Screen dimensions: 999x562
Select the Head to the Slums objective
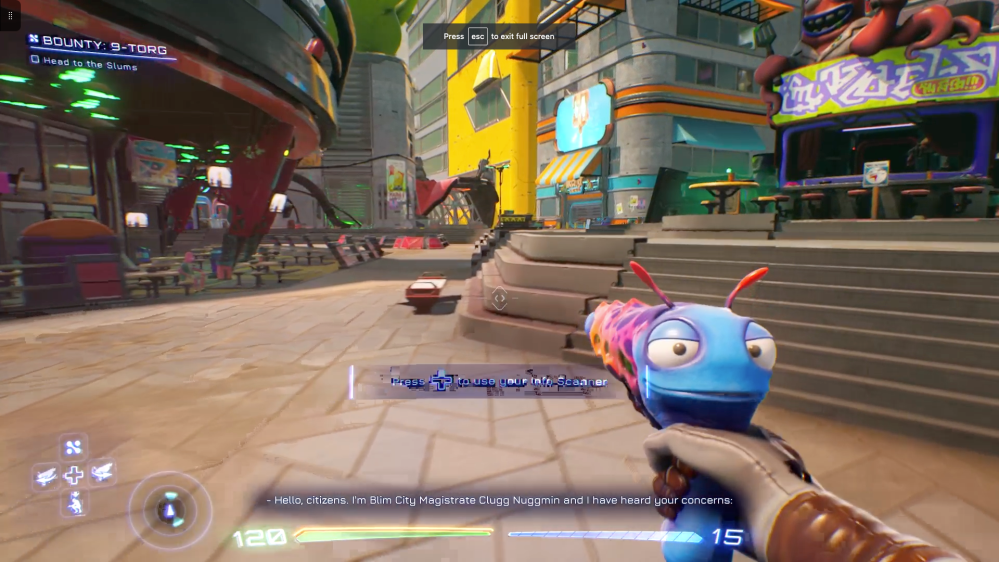[x=89, y=61]
